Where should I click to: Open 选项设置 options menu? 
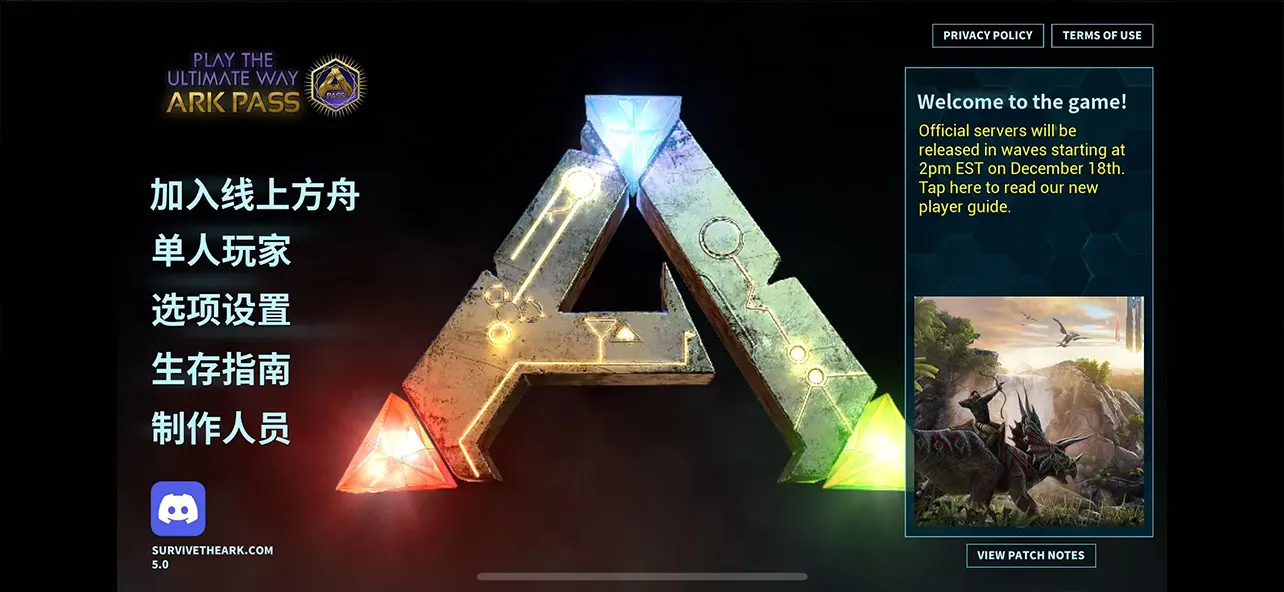click(x=221, y=310)
